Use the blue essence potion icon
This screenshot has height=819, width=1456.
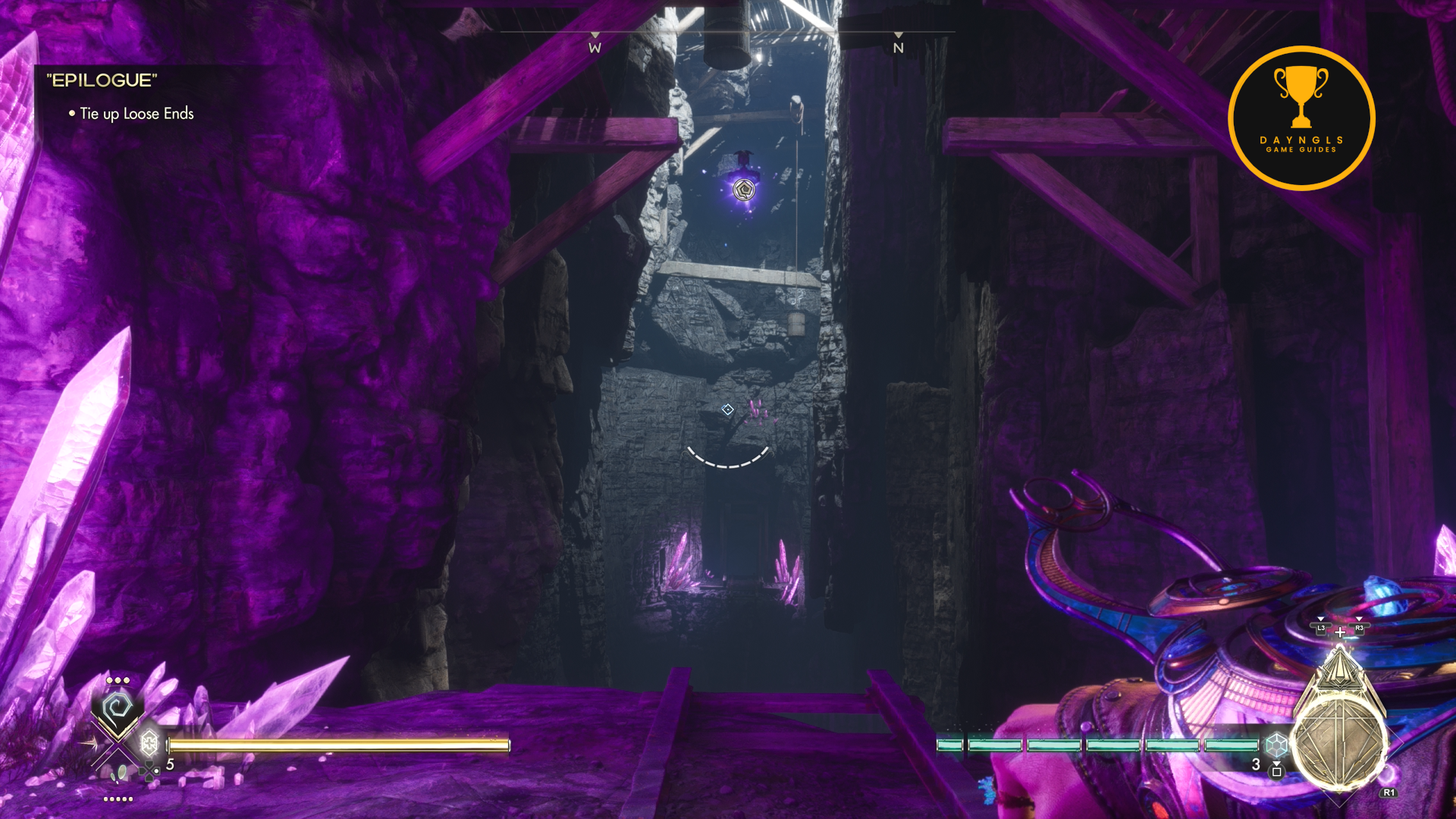tap(1276, 745)
